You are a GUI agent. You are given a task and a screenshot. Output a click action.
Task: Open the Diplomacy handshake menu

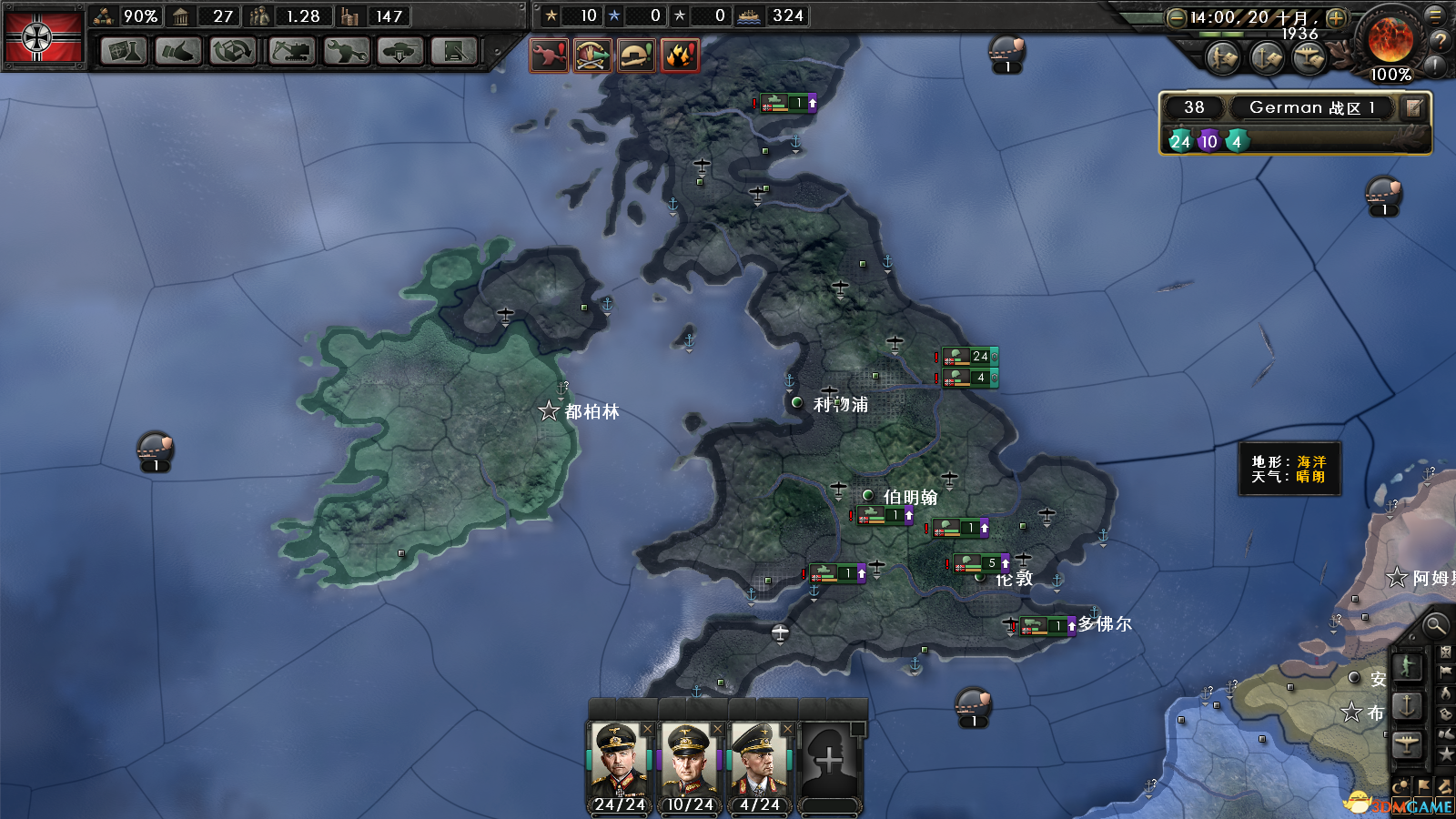click(x=178, y=51)
